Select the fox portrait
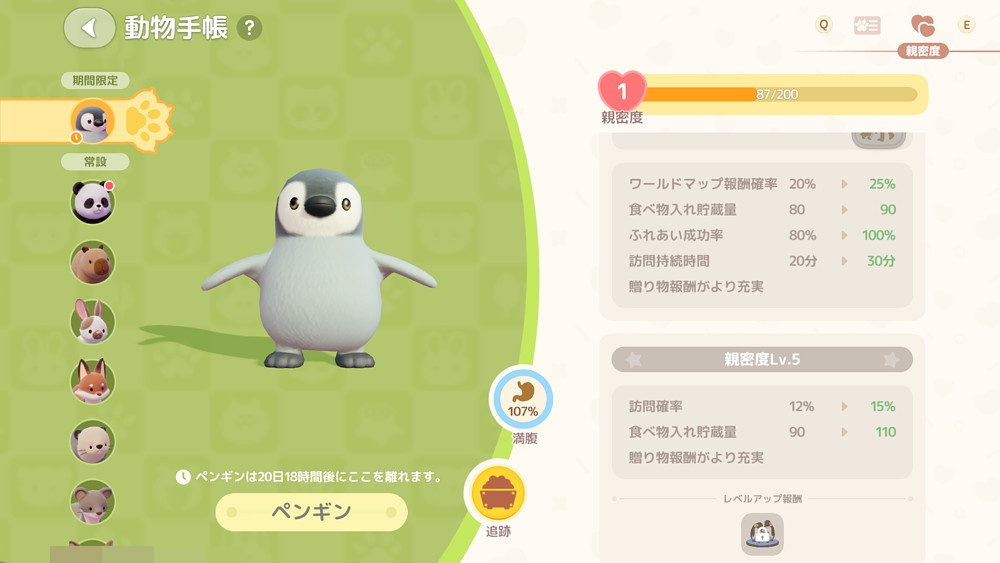The height and width of the screenshot is (563, 1000). point(93,382)
